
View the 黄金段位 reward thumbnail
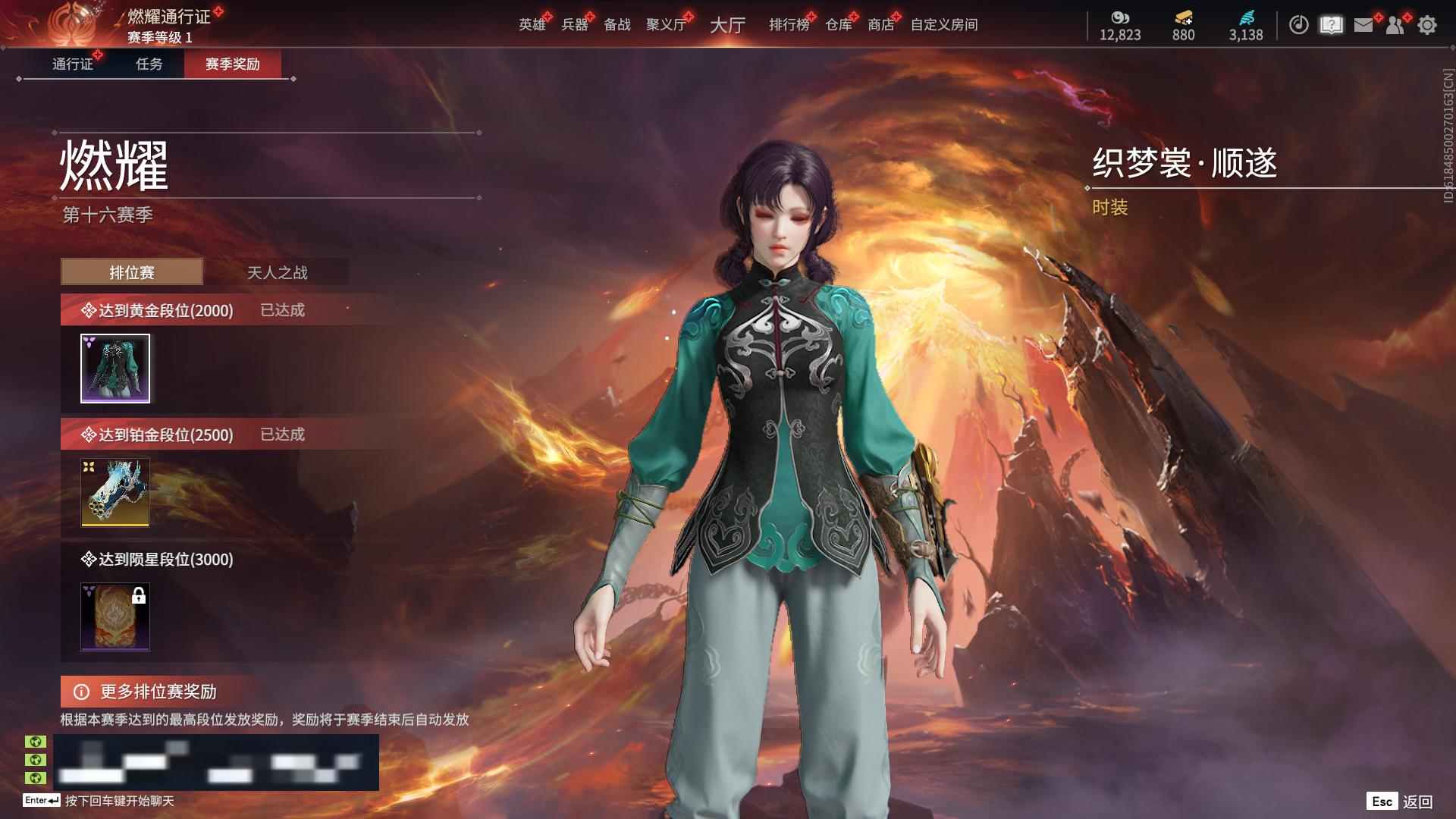(x=115, y=369)
